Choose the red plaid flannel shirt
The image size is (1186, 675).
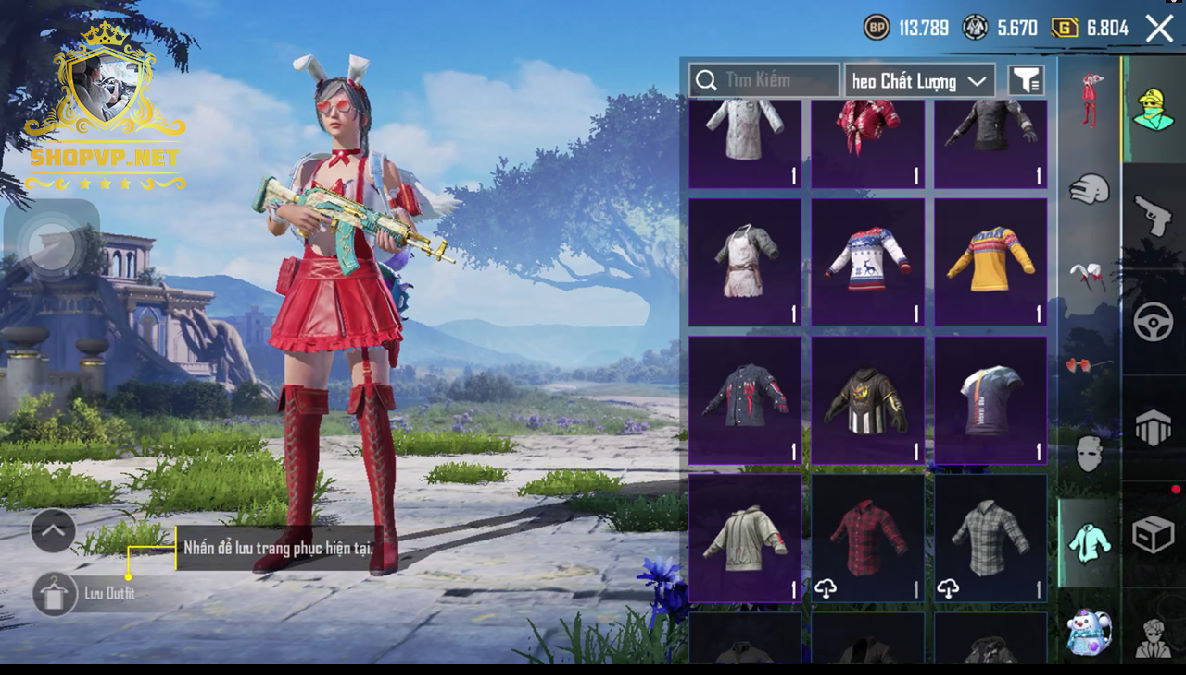point(867,537)
